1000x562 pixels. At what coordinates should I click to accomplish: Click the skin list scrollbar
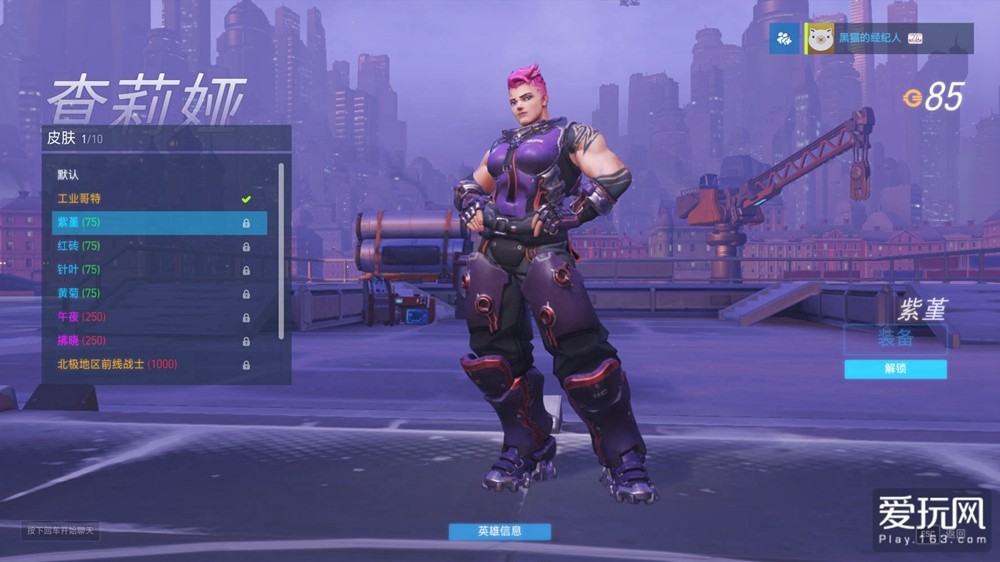(281, 250)
